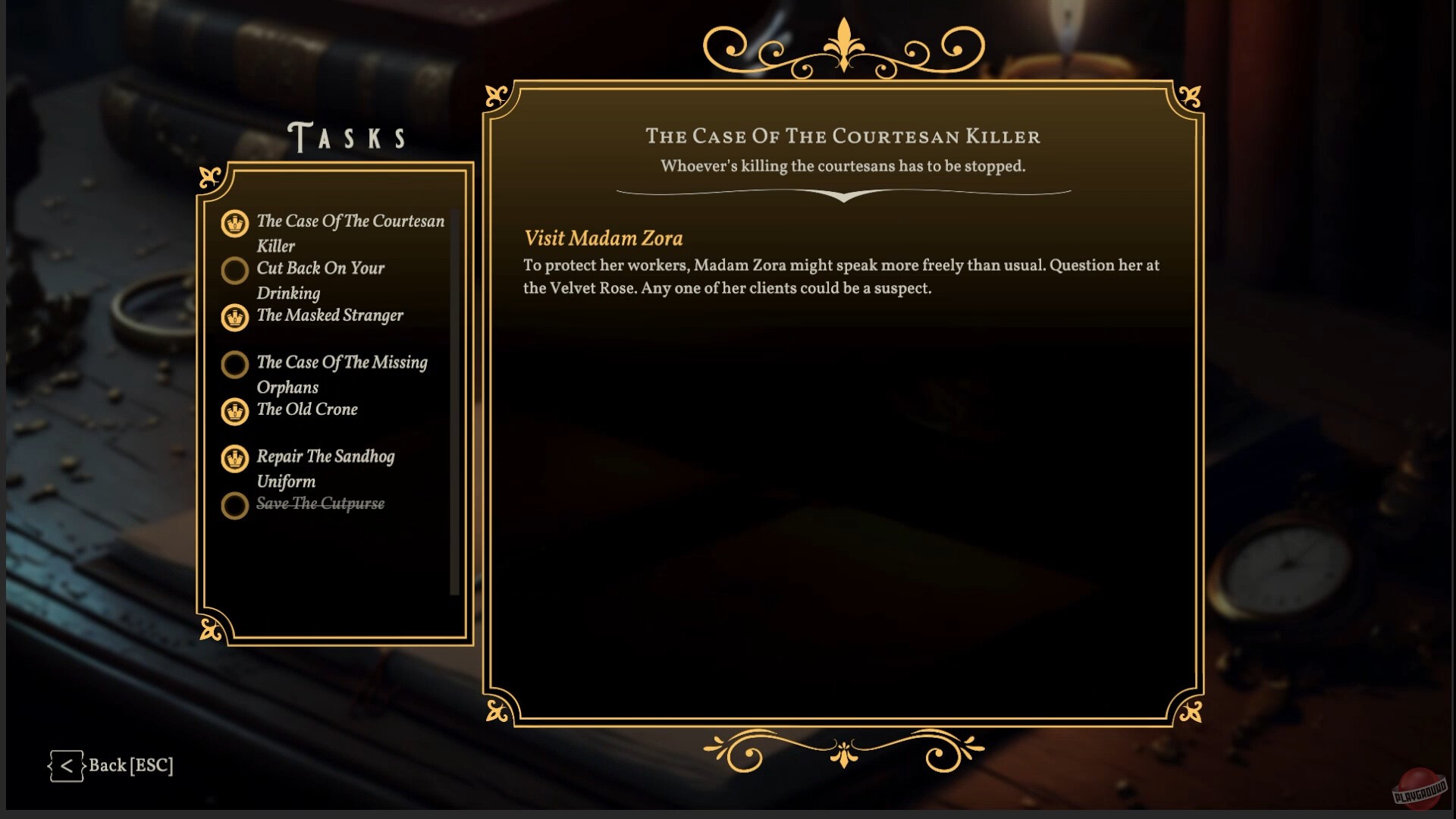Click the Visit Madam Zora objective heading

point(603,238)
